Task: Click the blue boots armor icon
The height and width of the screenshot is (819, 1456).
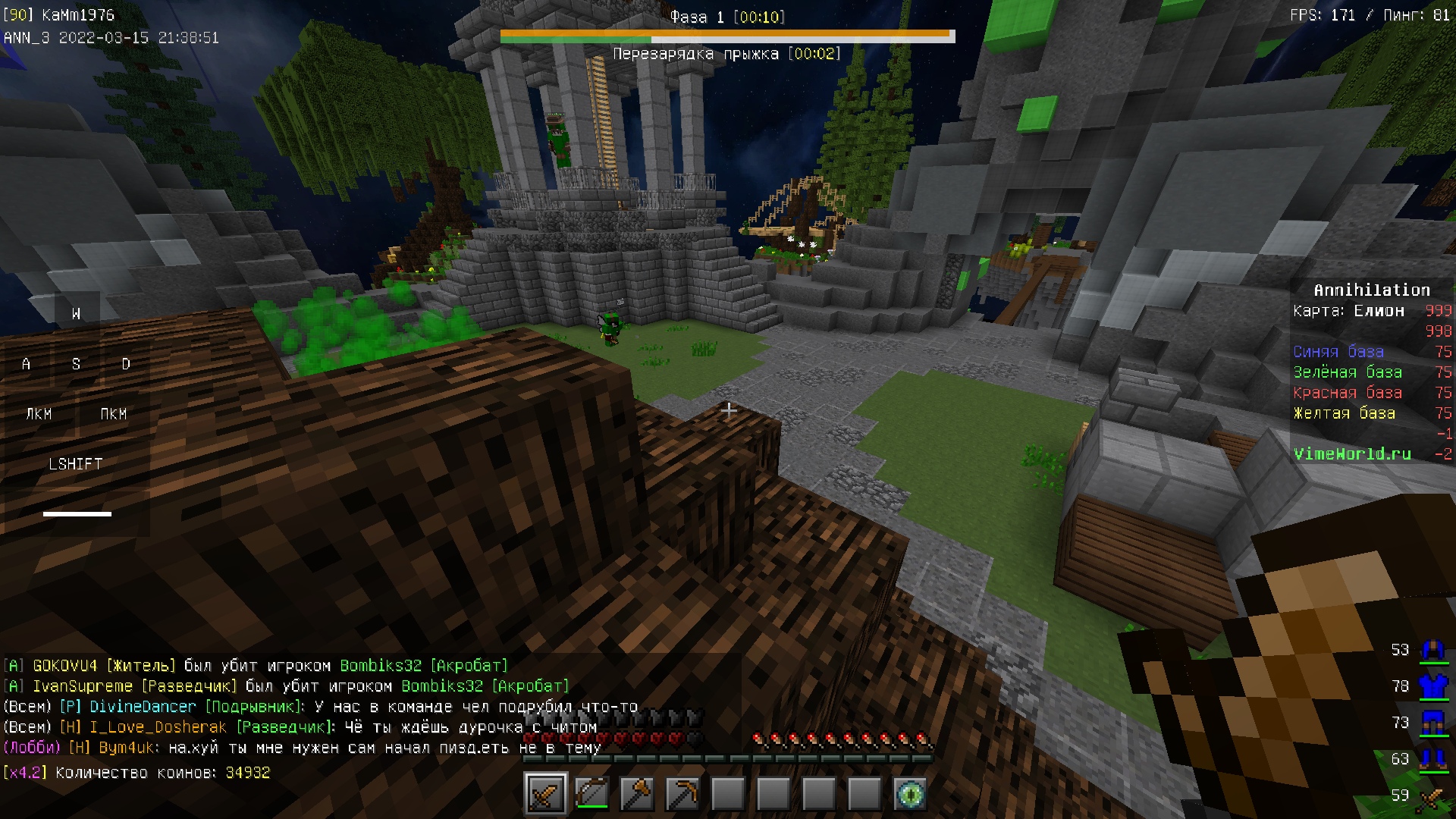Action: pyautogui.click(x=1432, y=758)
